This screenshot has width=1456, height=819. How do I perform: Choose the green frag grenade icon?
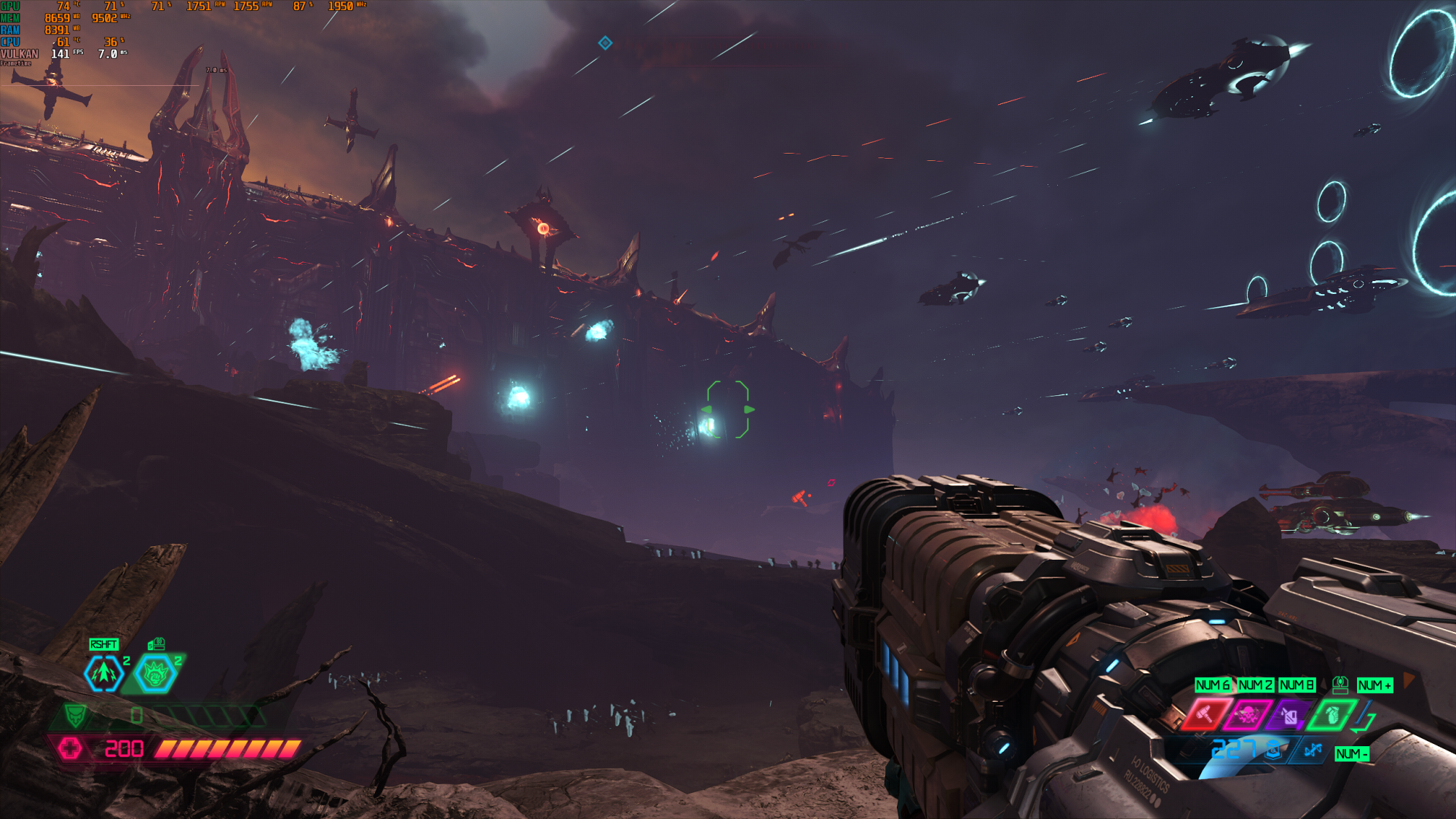click(1332, 715)
